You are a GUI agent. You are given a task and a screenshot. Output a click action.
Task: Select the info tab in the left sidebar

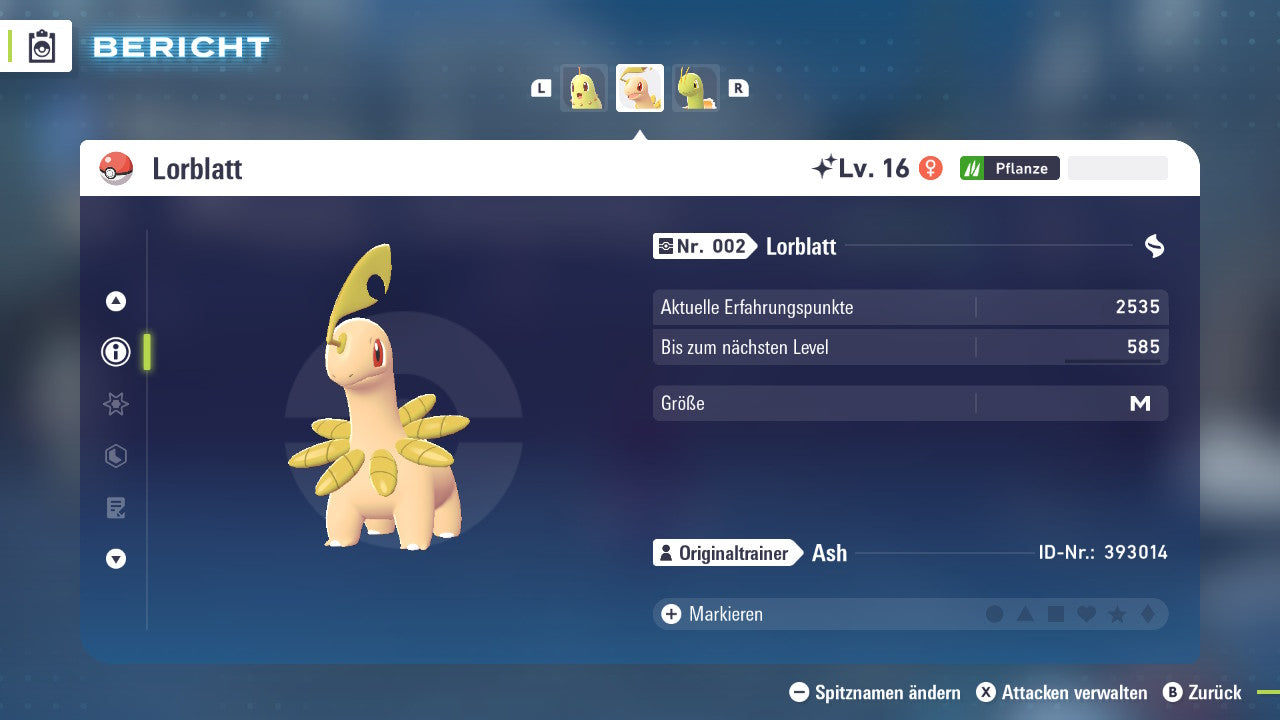[115, 352]
